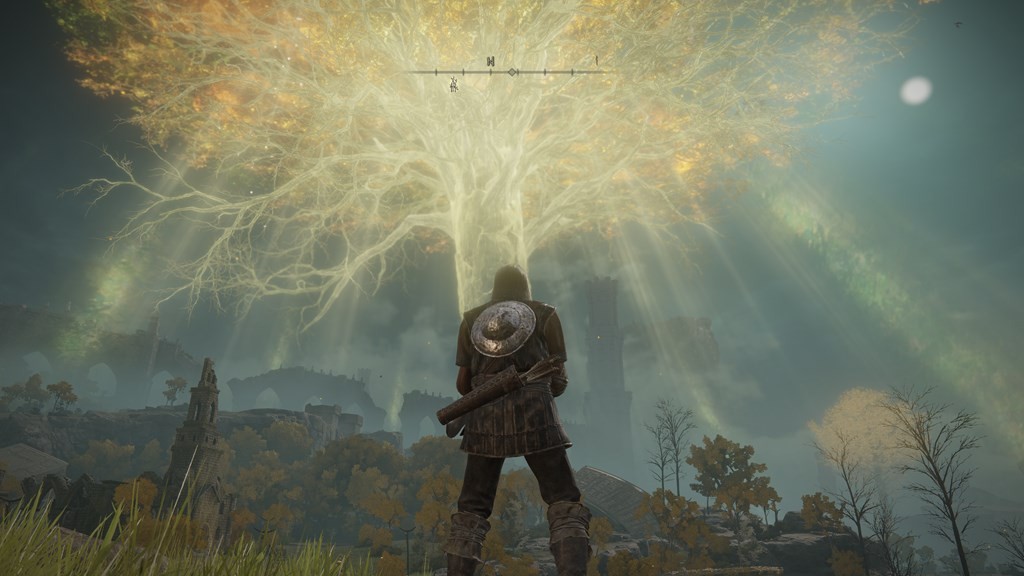The width and height of the screenshot is (1024, 576).
Task: Select the small figure marker under the compass
Action: (x=453, y=85)
